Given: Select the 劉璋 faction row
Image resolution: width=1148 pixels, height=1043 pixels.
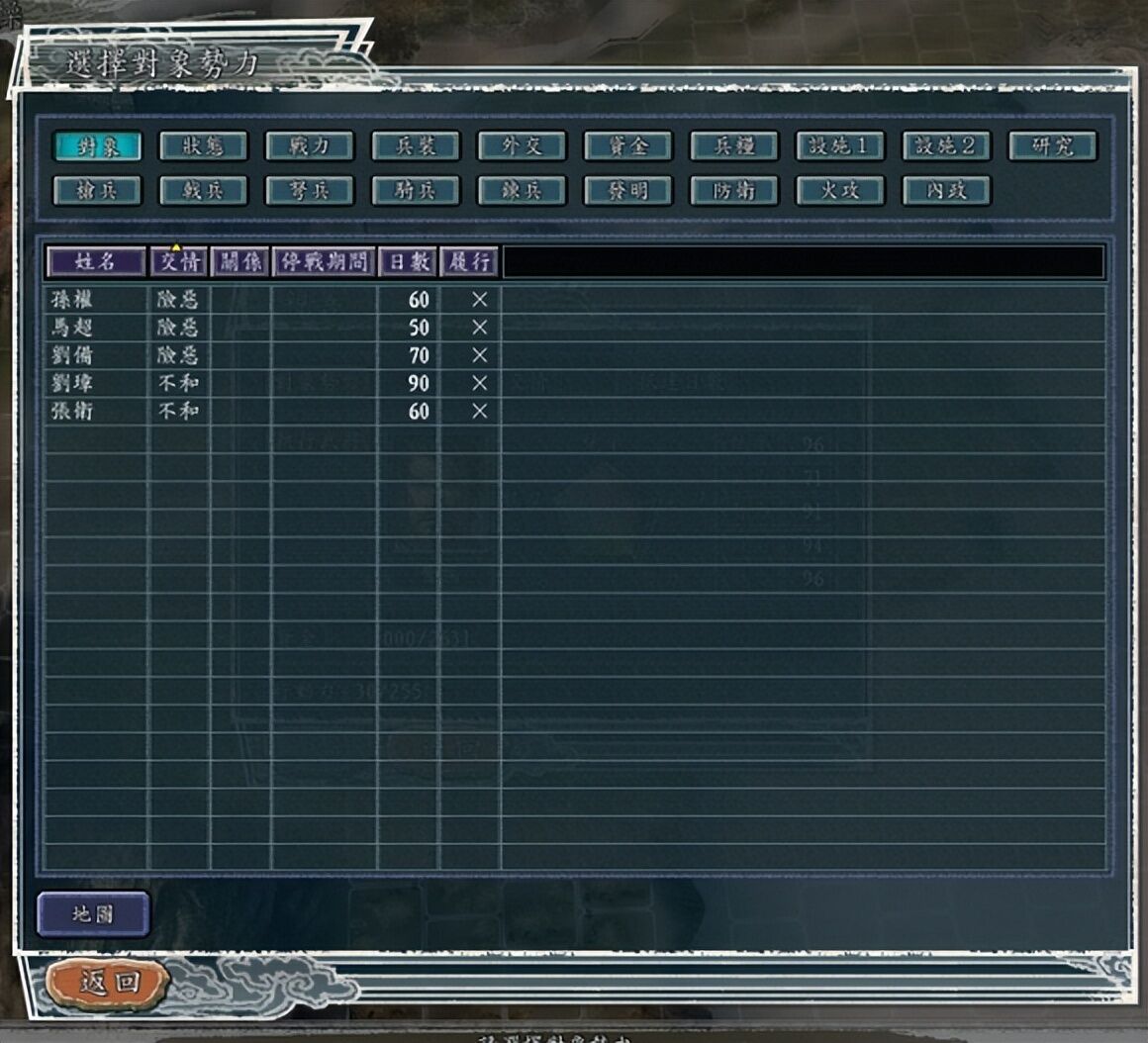Looking at the screenshot, I should point(71,383).
